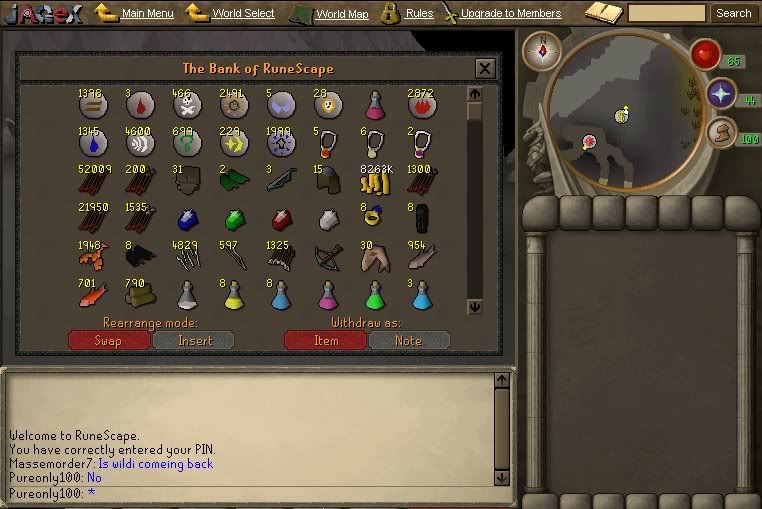Choose the lobster stack of 1948
Image resolution: width=762 pixels, height=509 pixels.
pos(90,257)
